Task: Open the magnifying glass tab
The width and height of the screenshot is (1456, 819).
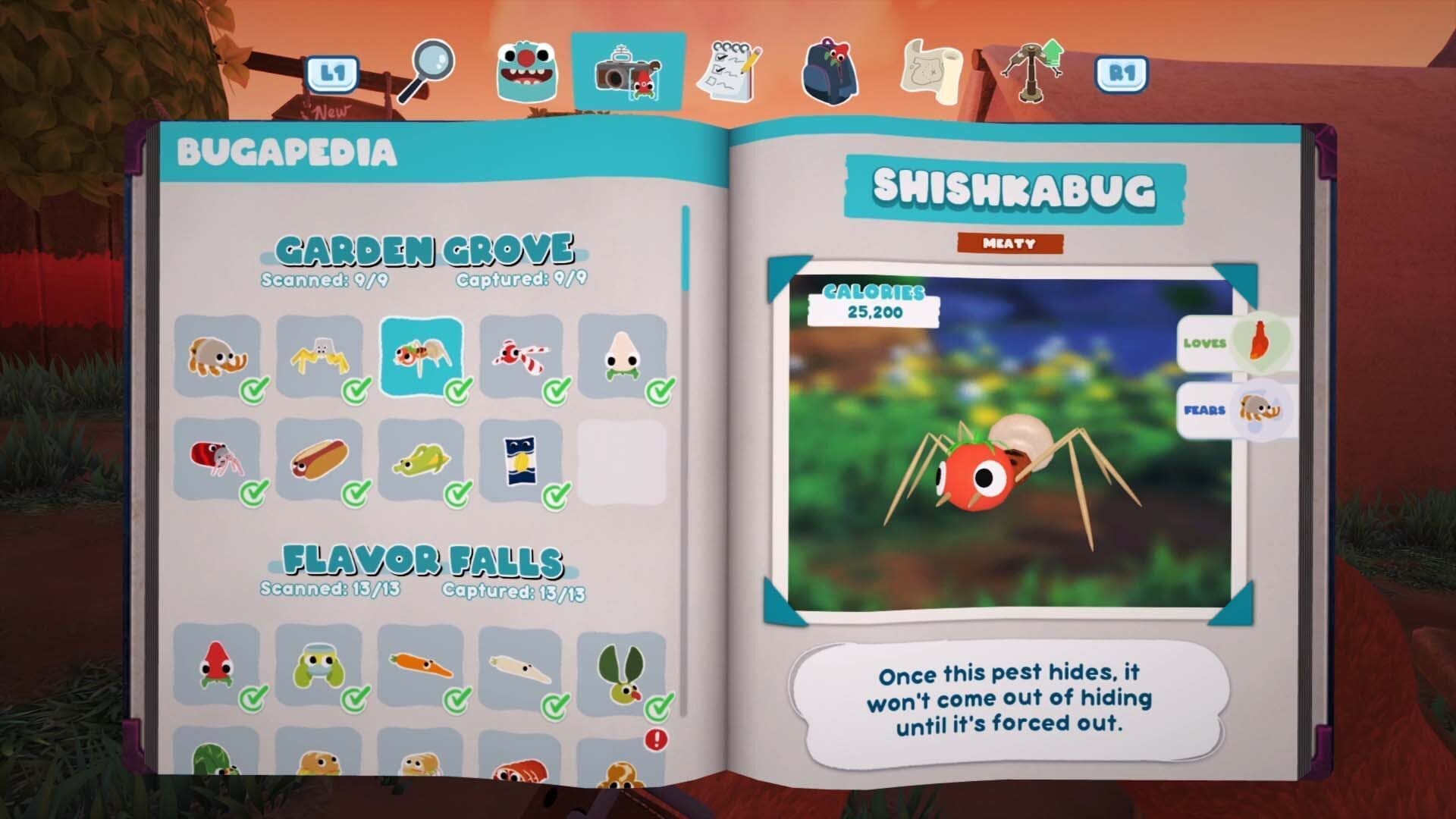Action: (426, 71)
